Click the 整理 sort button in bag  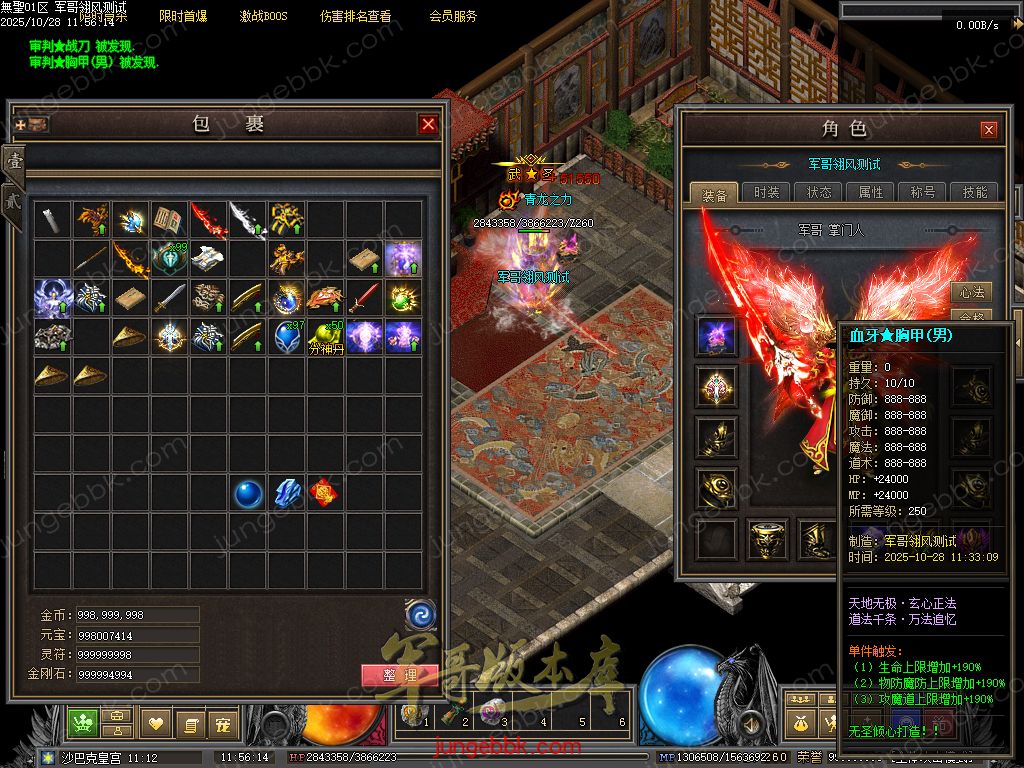[x=397, y=675]
